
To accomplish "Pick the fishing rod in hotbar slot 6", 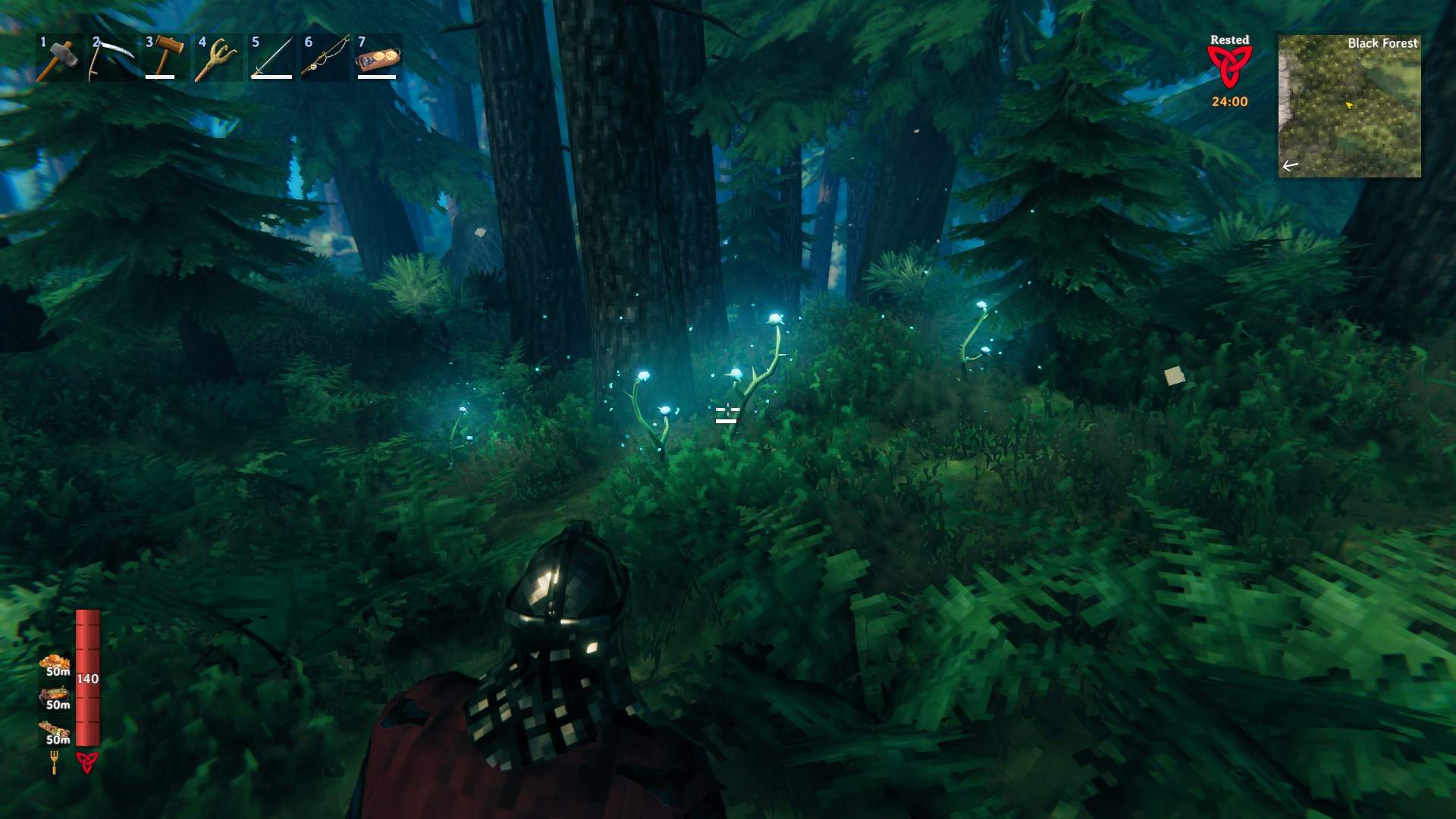I will click(x=325, y=57).
